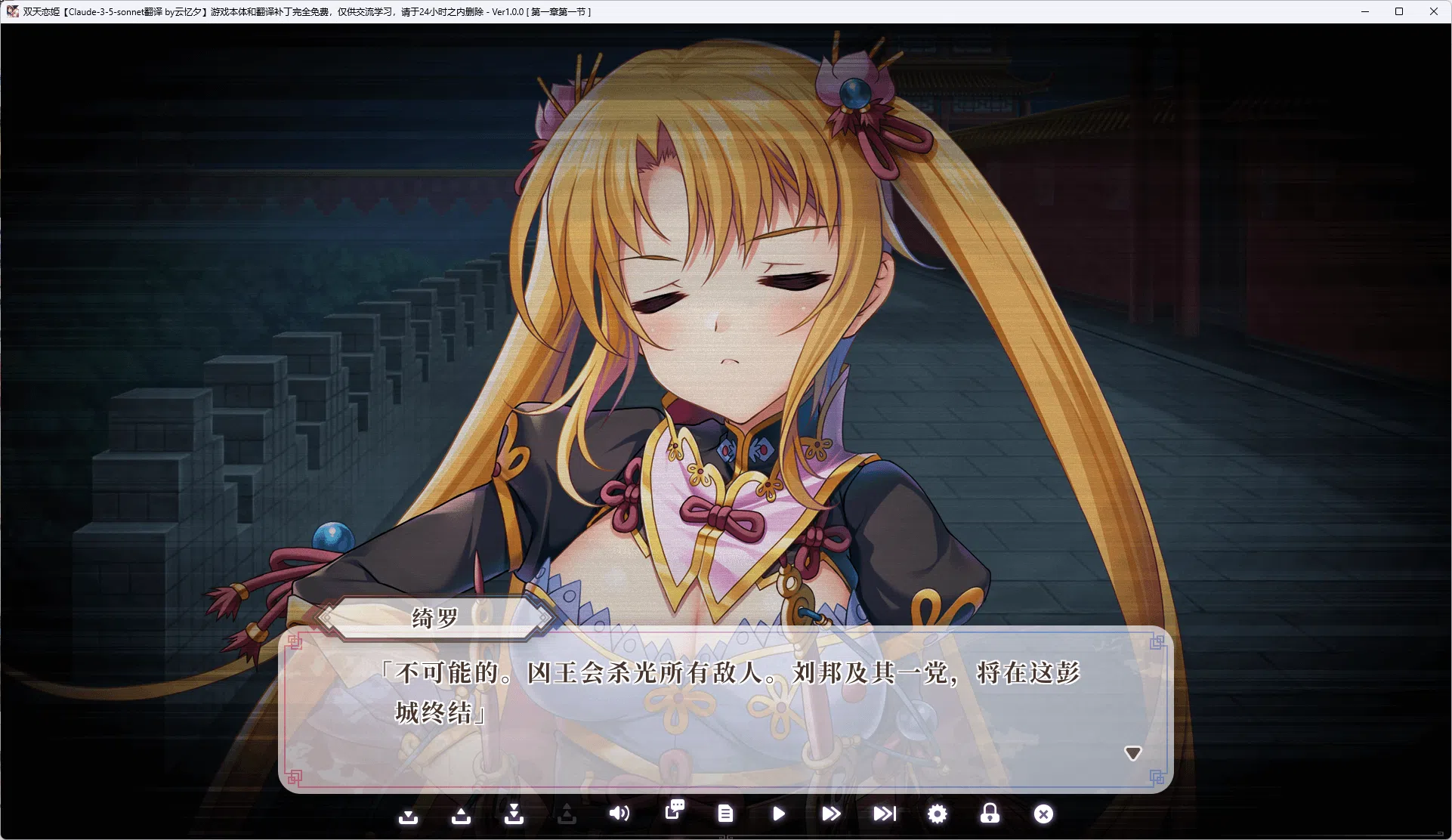Click the advance arrow to continue dialogue
1452x840 pixels.
1132,752
